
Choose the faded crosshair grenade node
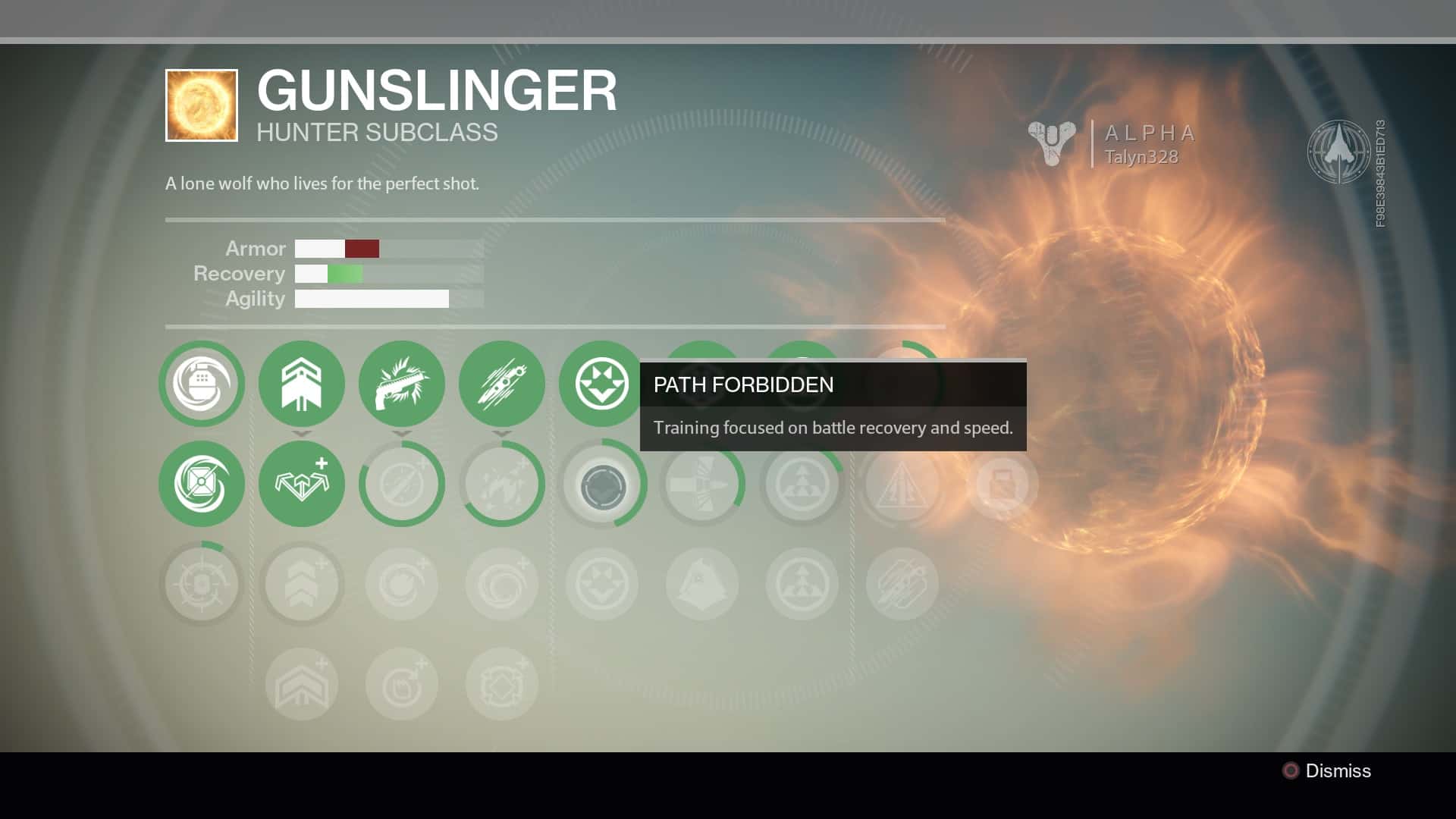[202, 584]
